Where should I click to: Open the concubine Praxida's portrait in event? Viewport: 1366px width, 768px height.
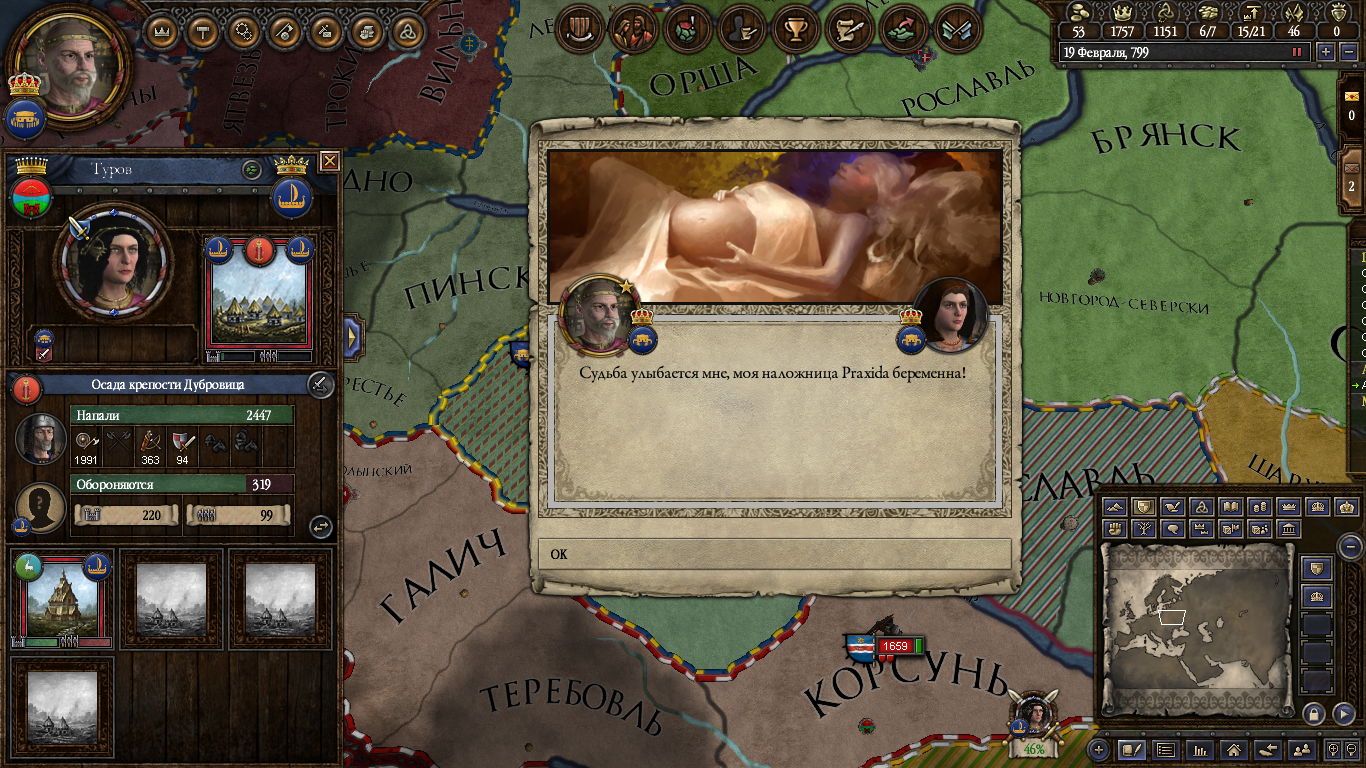(950, 315)
